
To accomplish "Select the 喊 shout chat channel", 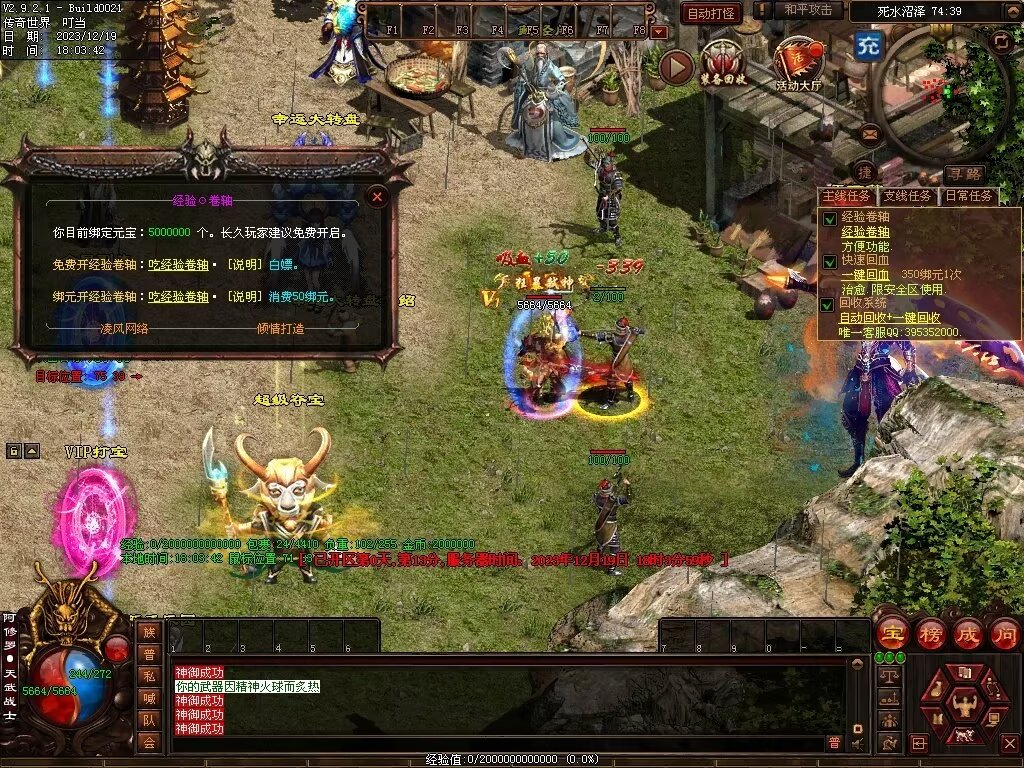I will click(148, 697).
